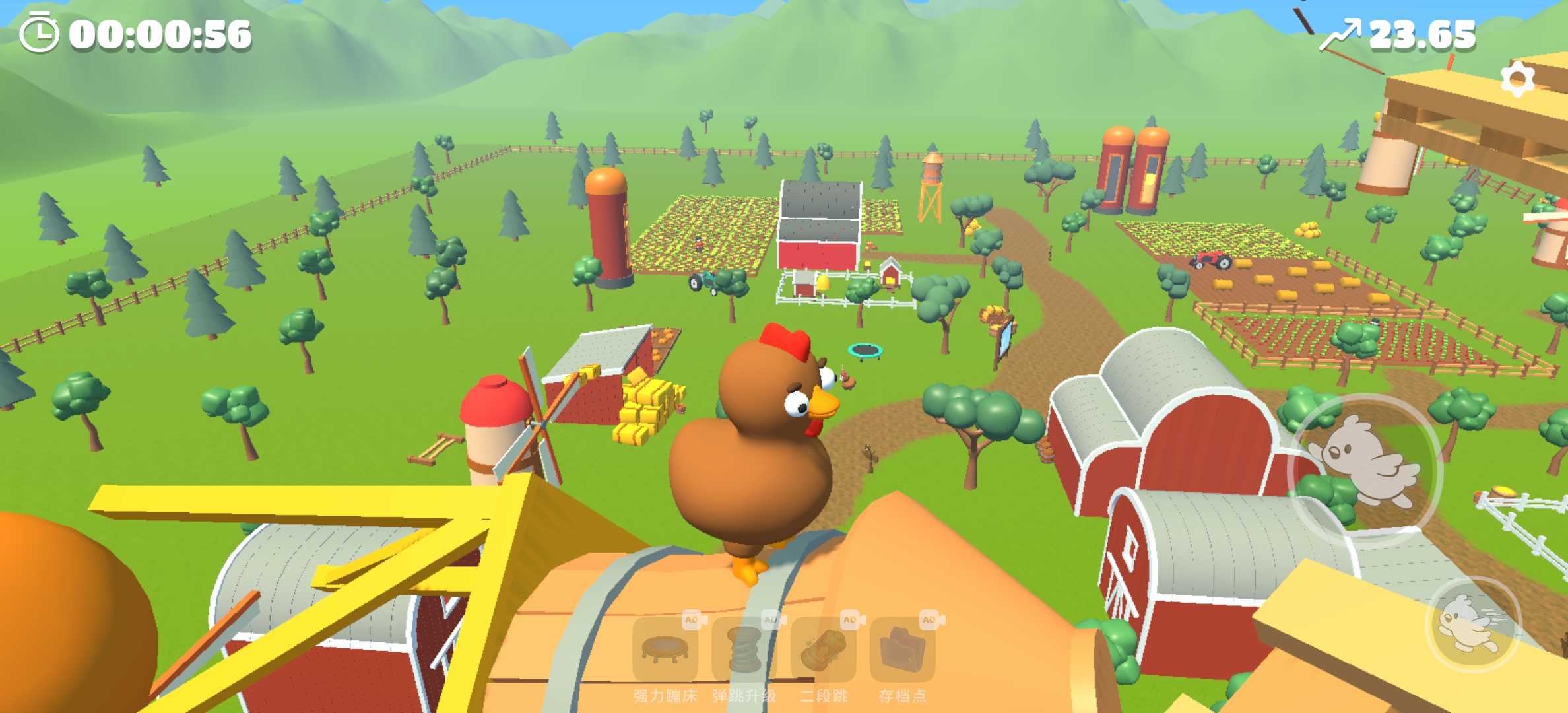The width and height of the screenshot is (1568, 713).
Task: Open the settings gear menu
Action: (x=1518, y=81)
